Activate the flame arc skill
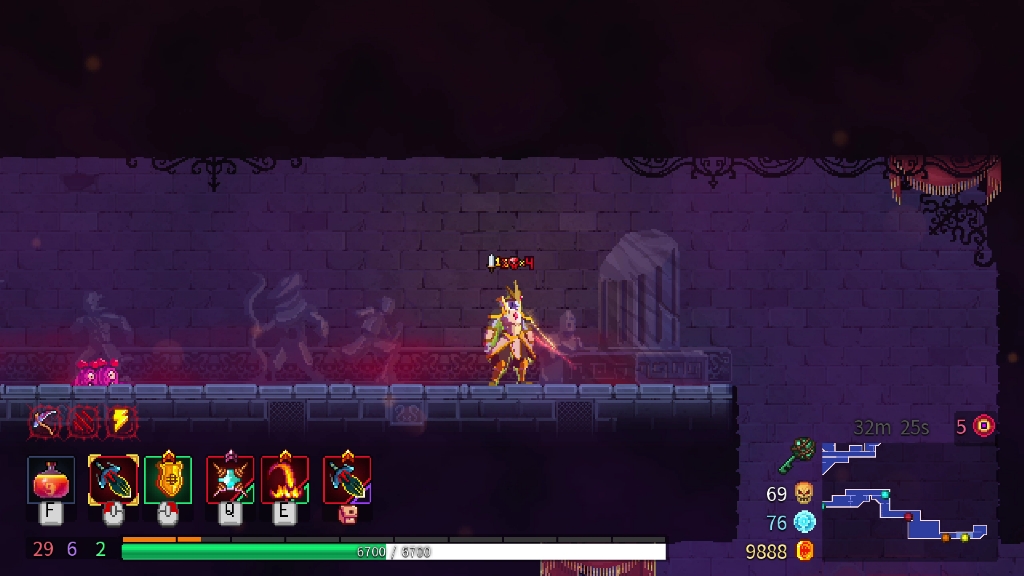Viewport: 1024px width, 576px height. (285, 480)
